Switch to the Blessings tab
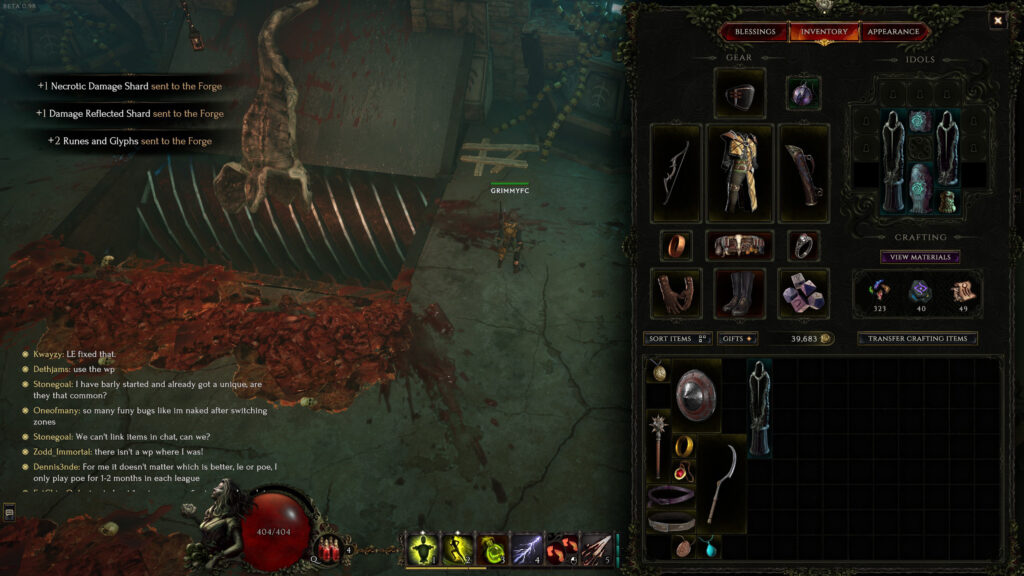 [x=755, y=32]
